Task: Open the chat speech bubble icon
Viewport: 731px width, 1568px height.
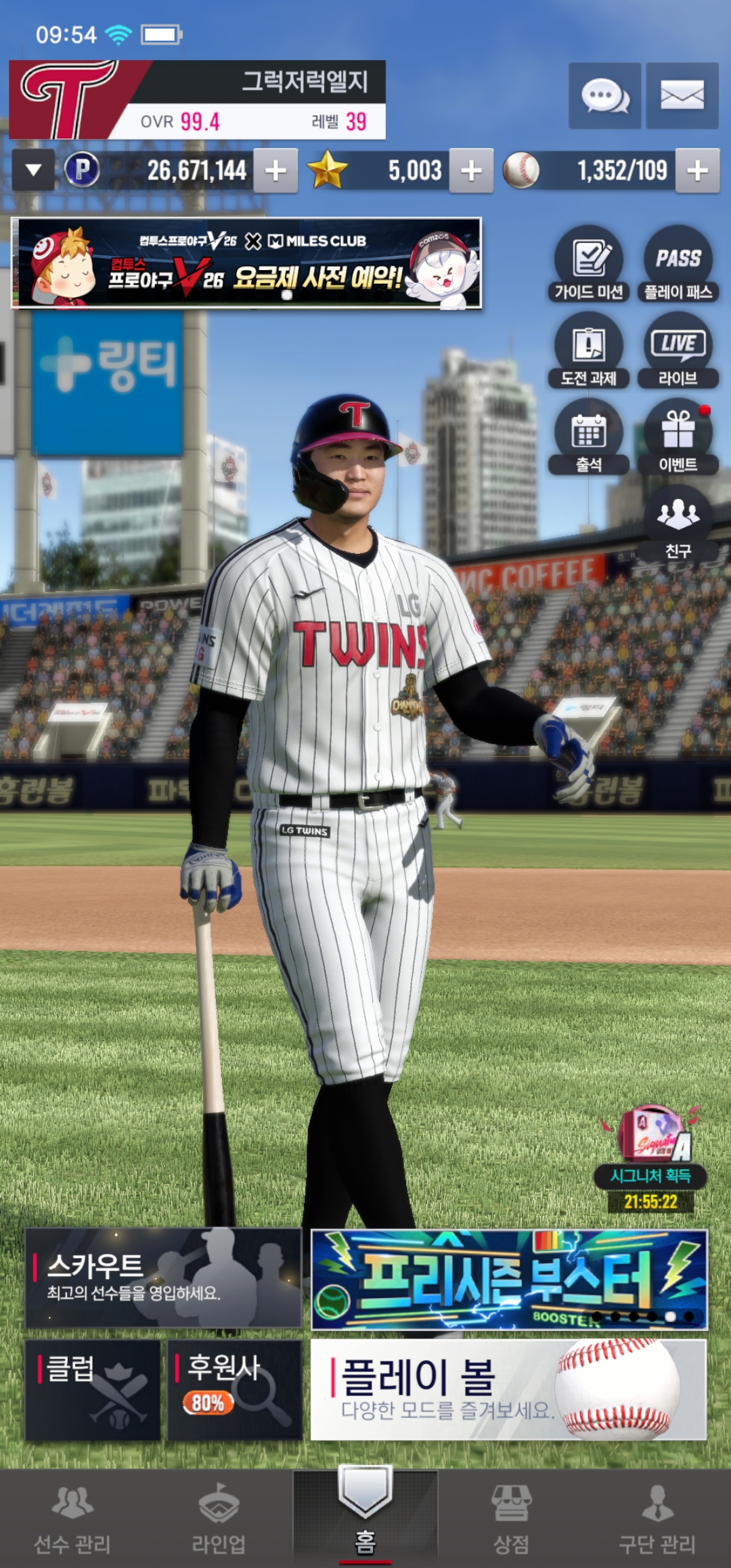Action: click(604, 95)
